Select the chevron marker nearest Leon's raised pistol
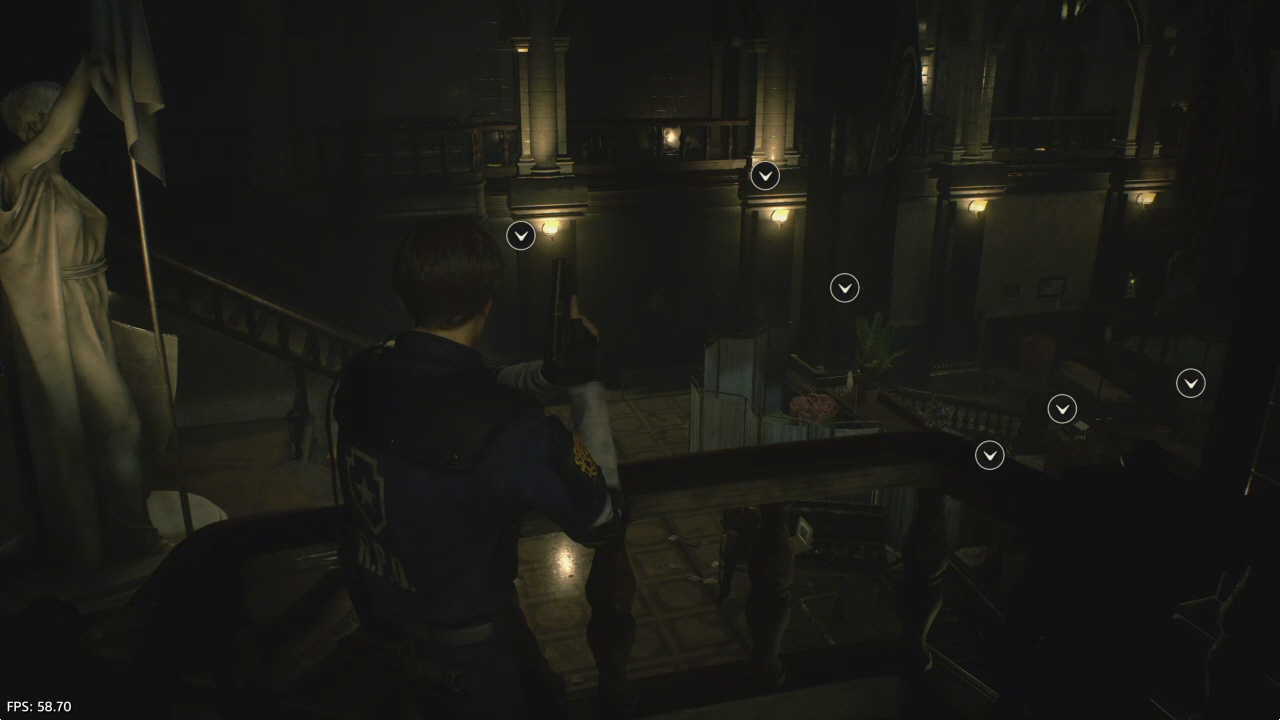Screen dimensions: 1280x720 coord(521,236)
